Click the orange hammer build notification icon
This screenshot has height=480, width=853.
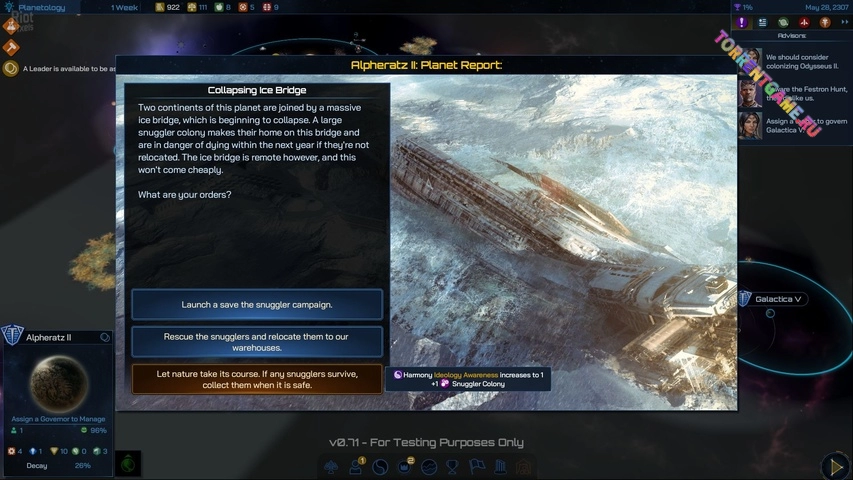12,47
